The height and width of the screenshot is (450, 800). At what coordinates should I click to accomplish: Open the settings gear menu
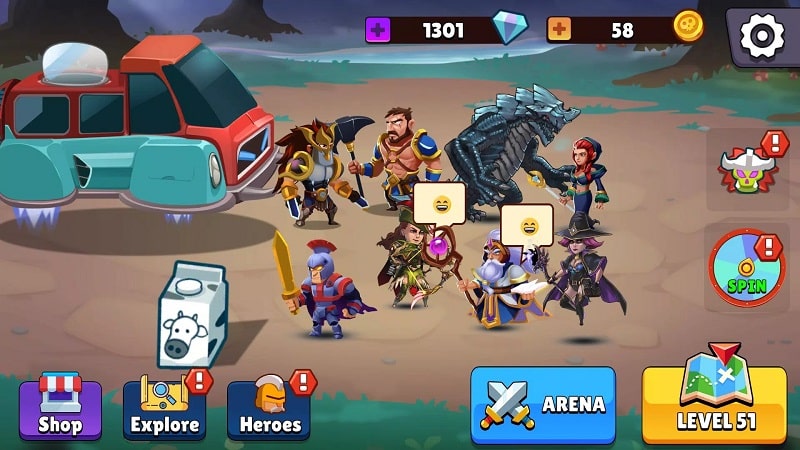coord(762,36)
